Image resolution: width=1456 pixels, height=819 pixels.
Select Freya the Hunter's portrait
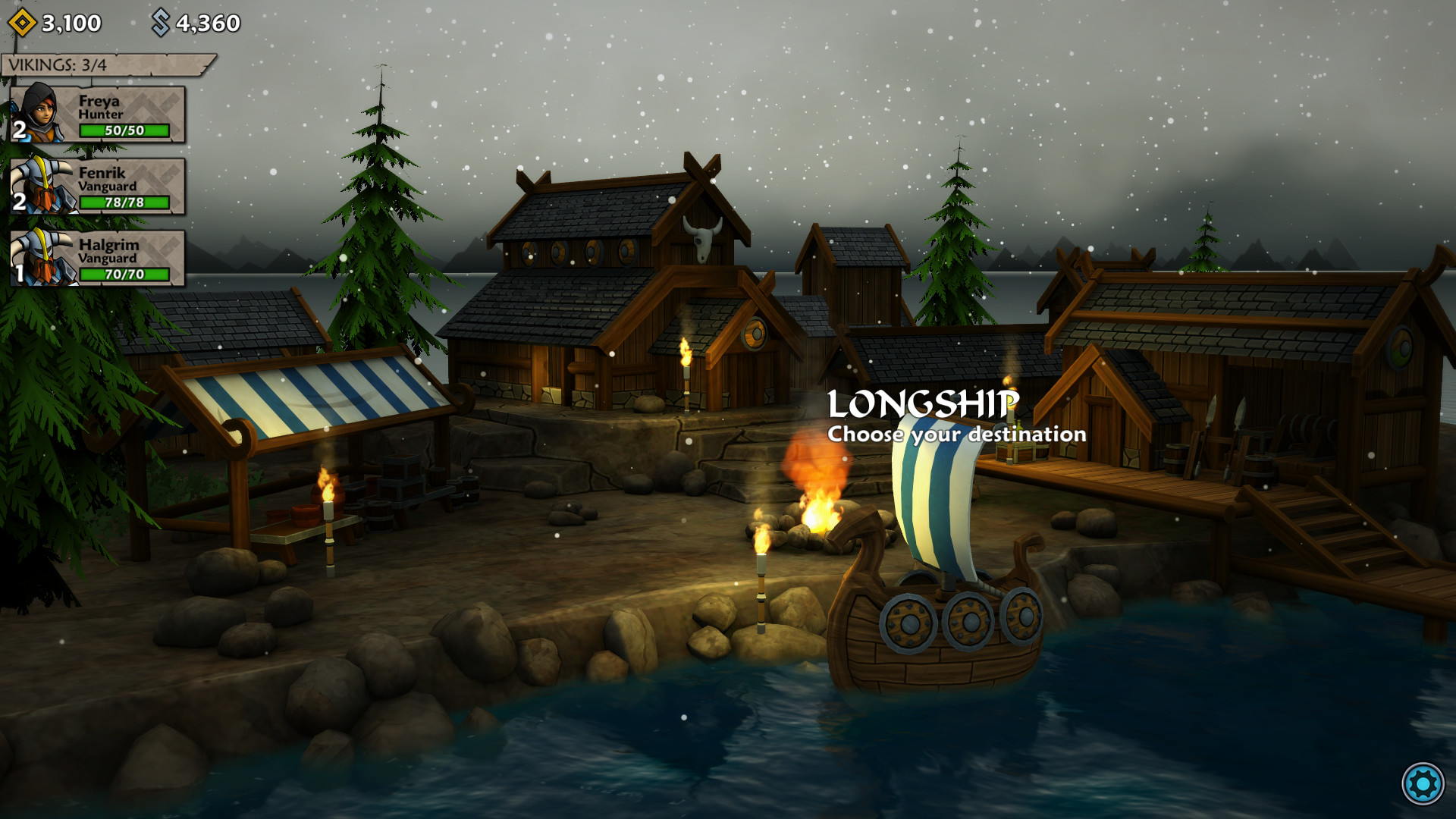39,115
